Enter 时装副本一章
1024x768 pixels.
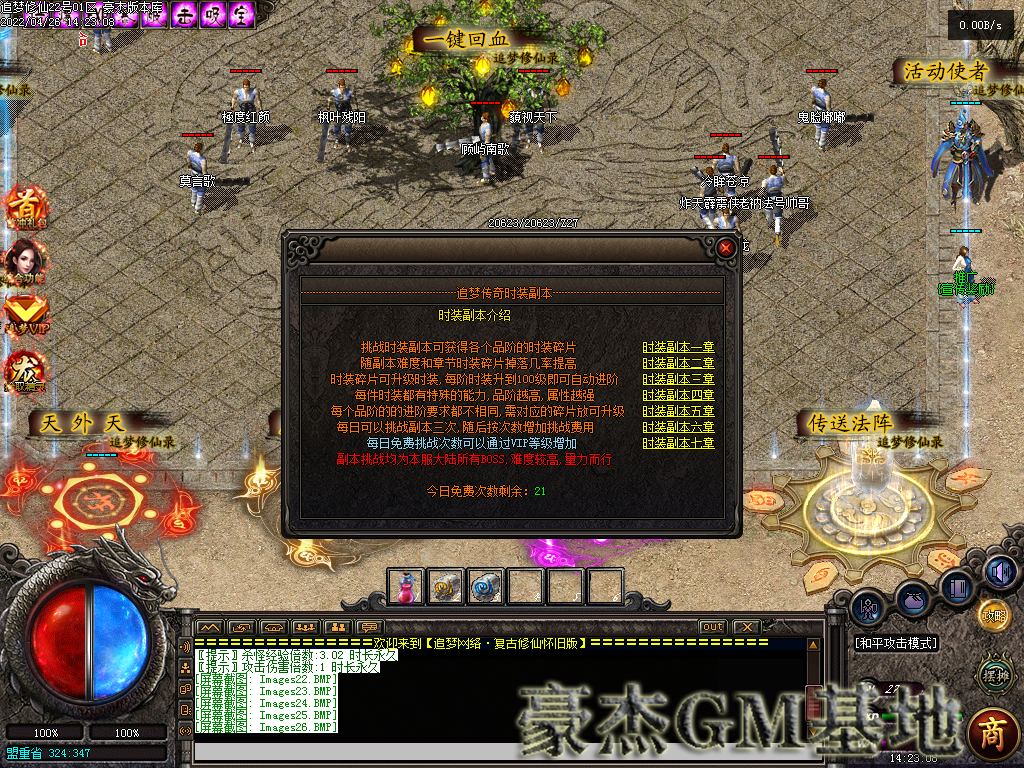click(678, 347)
